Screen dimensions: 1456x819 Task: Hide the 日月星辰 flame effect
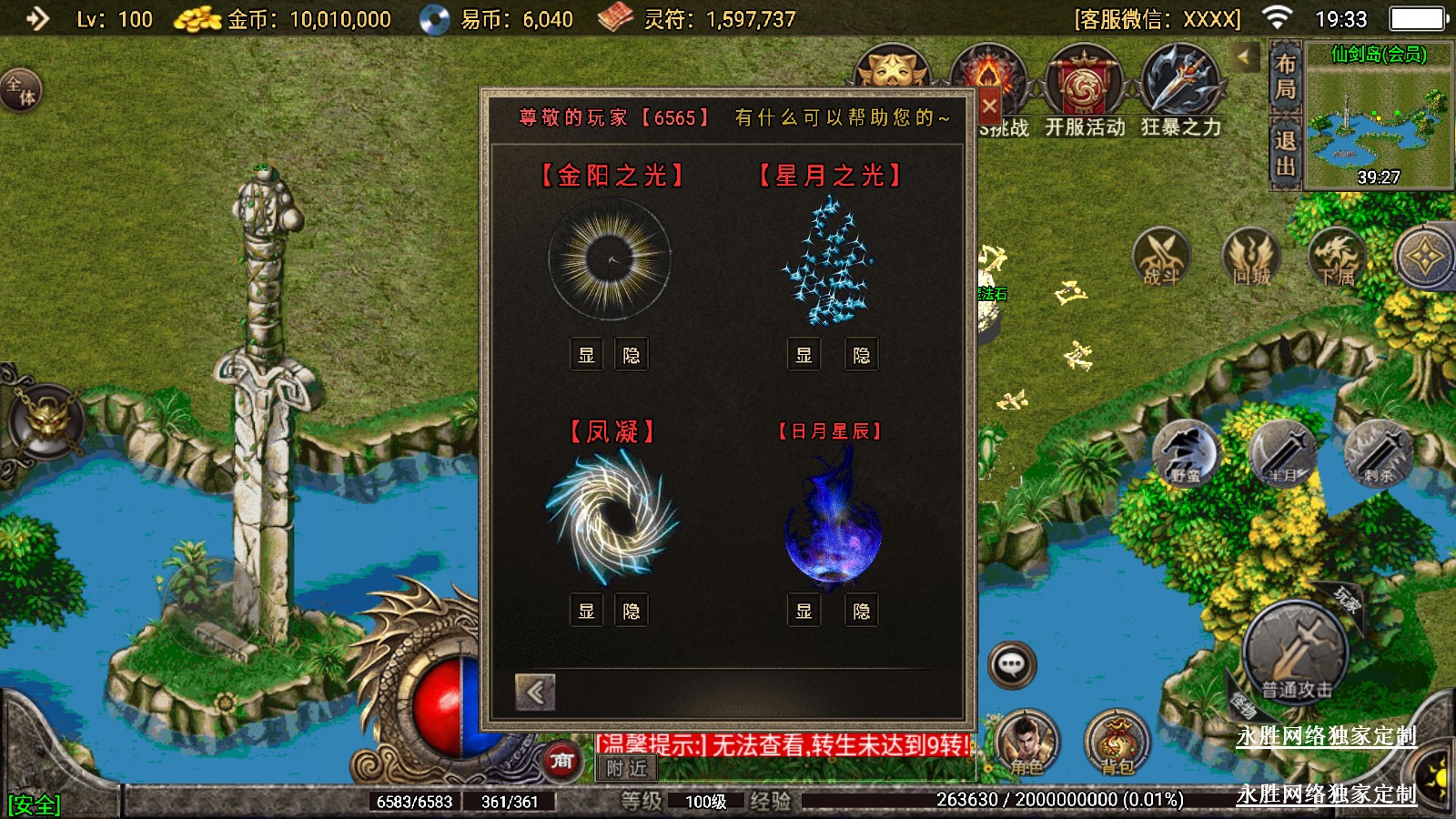(x=861, y=611)
